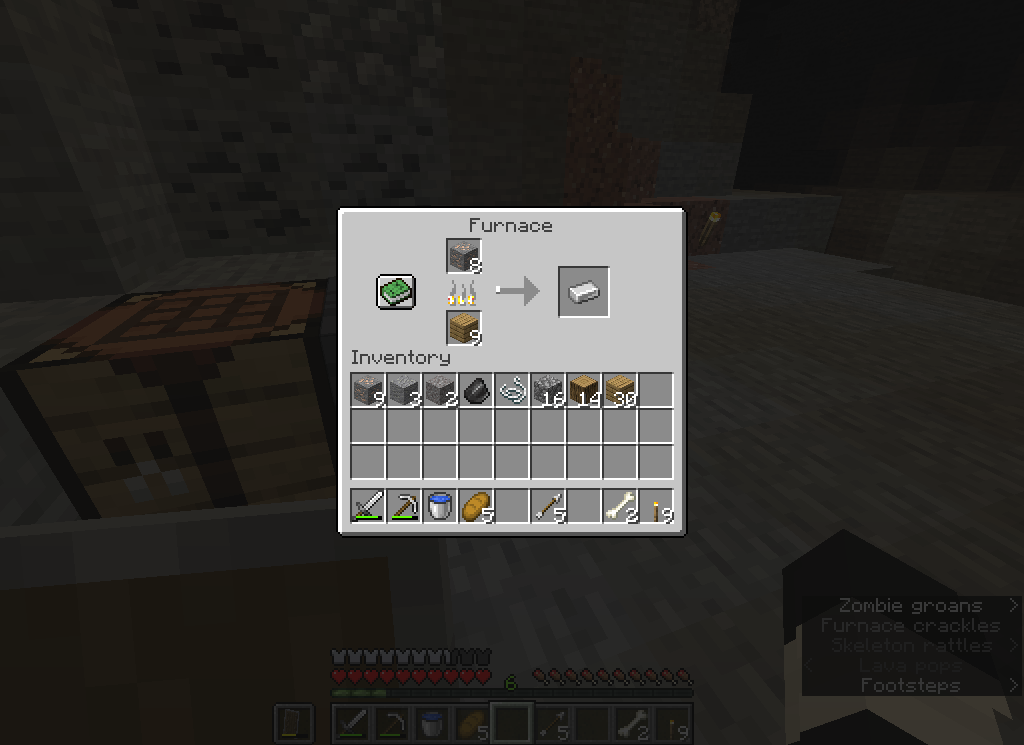1024x745 pixels.
Task: Select the stack of 30 oak planks
Action: 620,390
